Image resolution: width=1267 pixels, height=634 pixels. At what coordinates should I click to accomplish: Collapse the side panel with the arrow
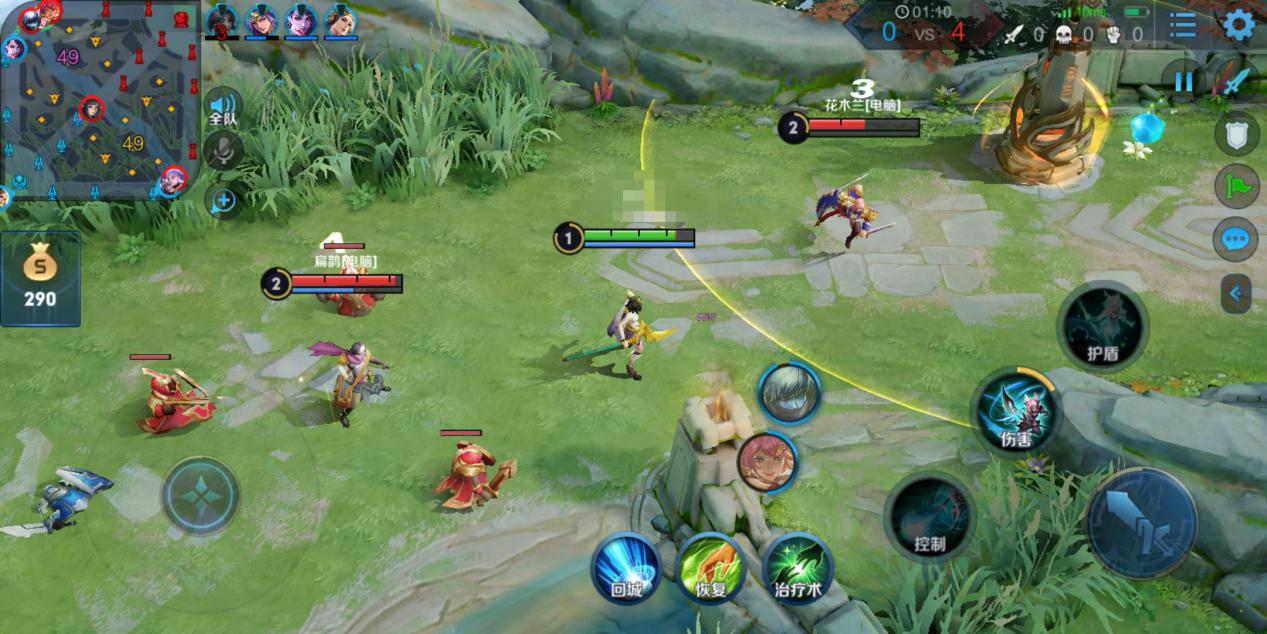(1236, 293)
